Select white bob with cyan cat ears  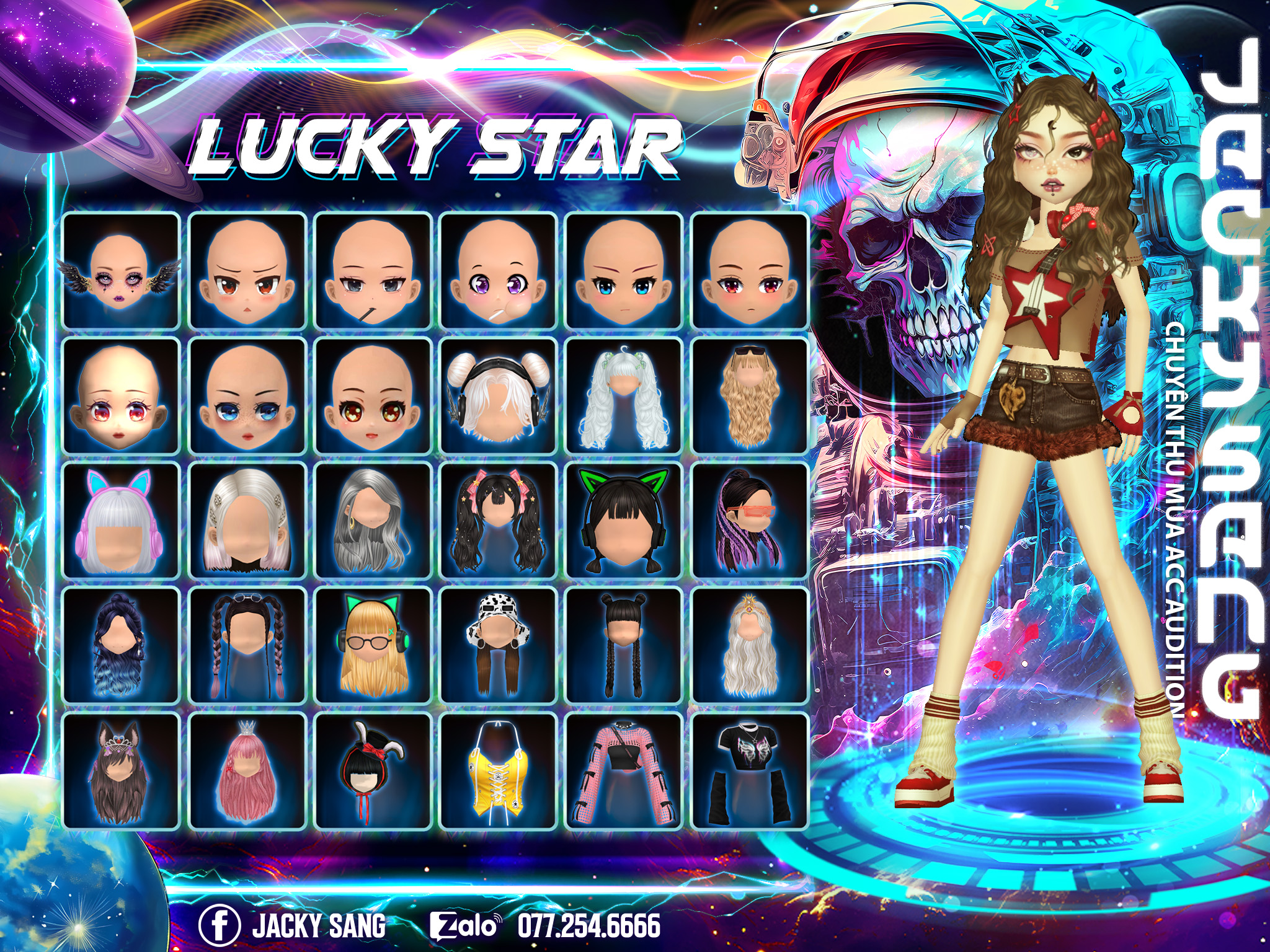click(x=121, y=521)
